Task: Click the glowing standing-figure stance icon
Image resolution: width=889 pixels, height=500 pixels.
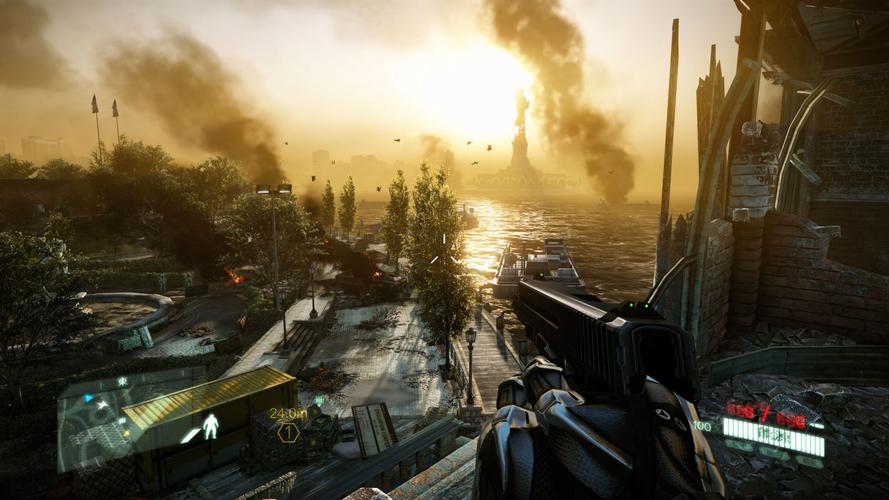Action: 210,427
